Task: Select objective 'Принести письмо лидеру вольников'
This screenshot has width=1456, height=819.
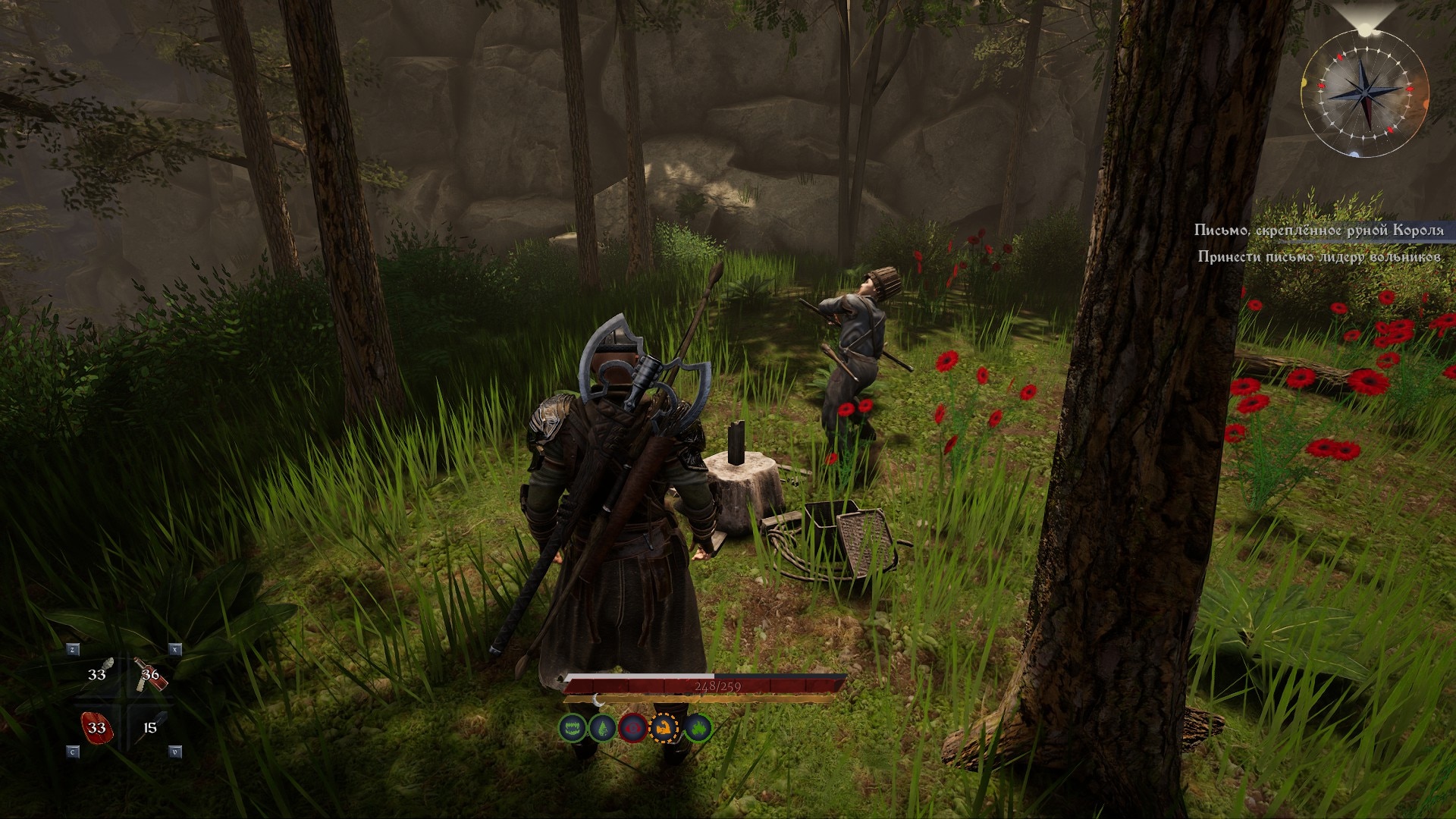Action: (x=1319, y=257)
